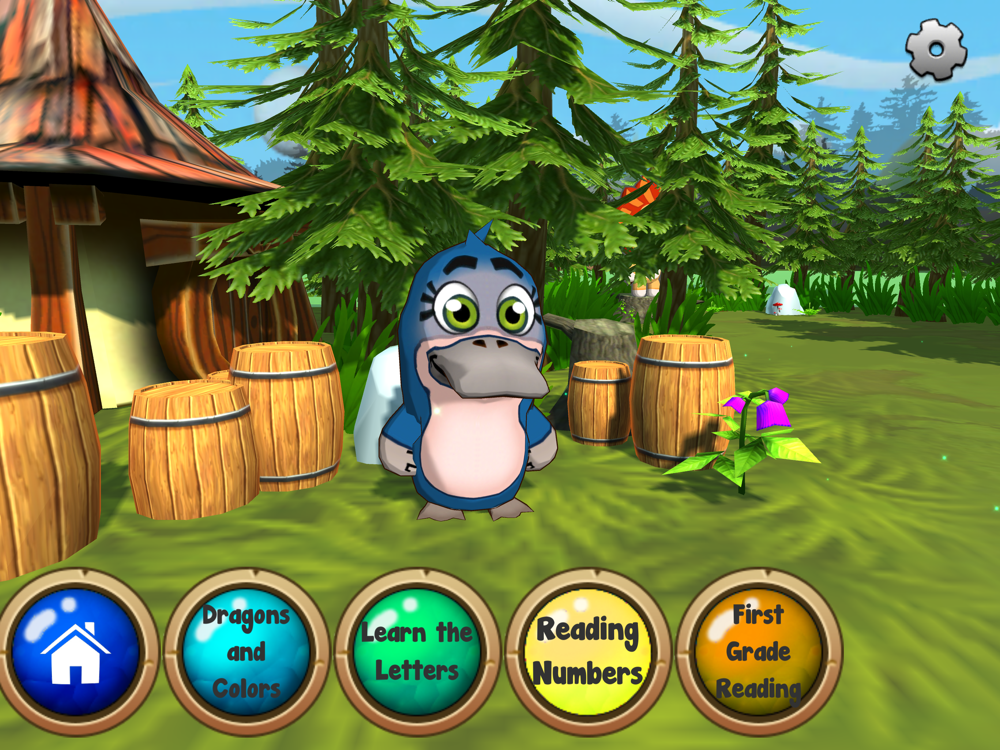Choose the Dragons and Colors game
This screenshot has height=750, width=1000.
tap(246, 651)
